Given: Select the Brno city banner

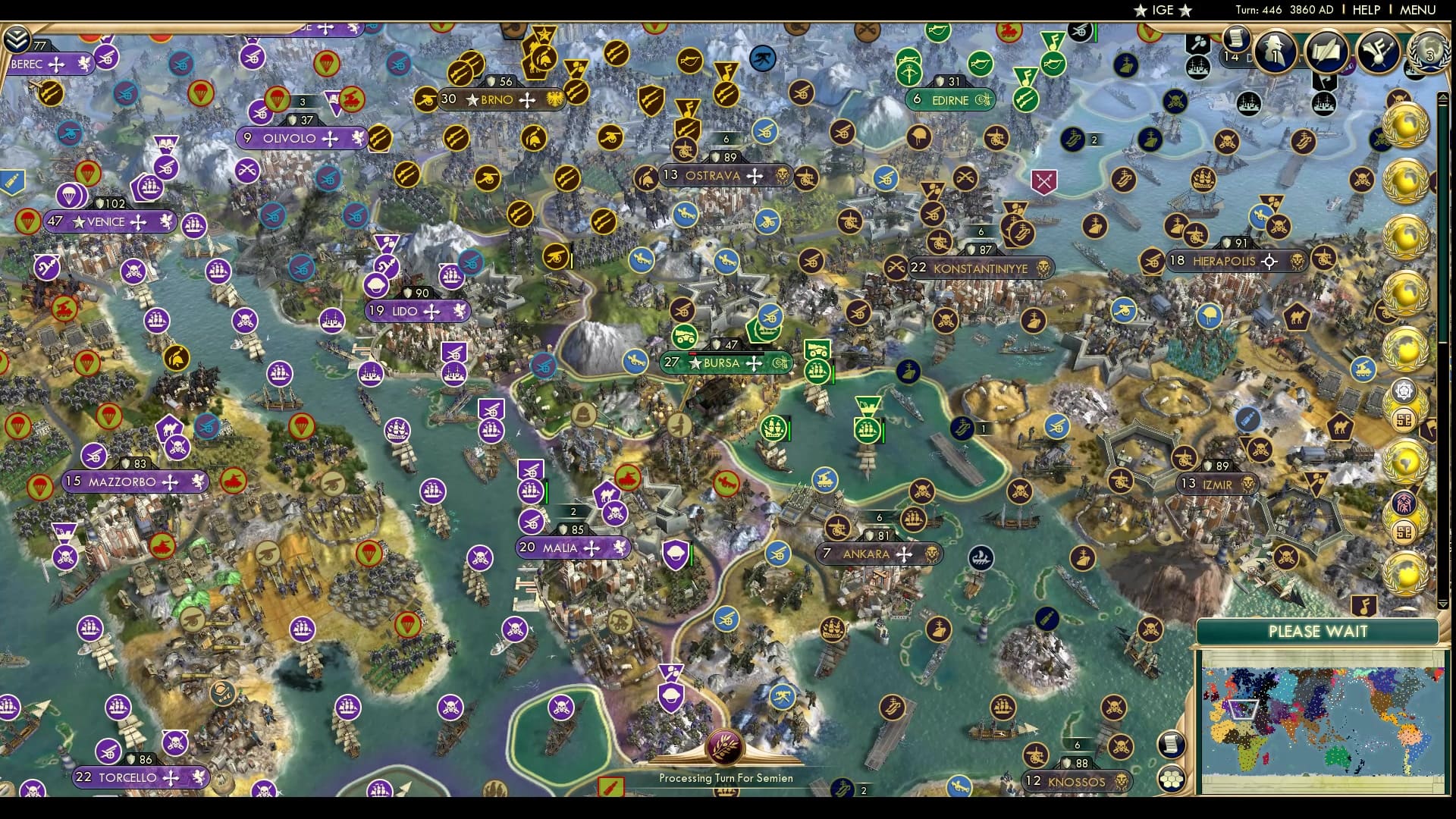Looking at the screenshot, I should tap(497, 99).
